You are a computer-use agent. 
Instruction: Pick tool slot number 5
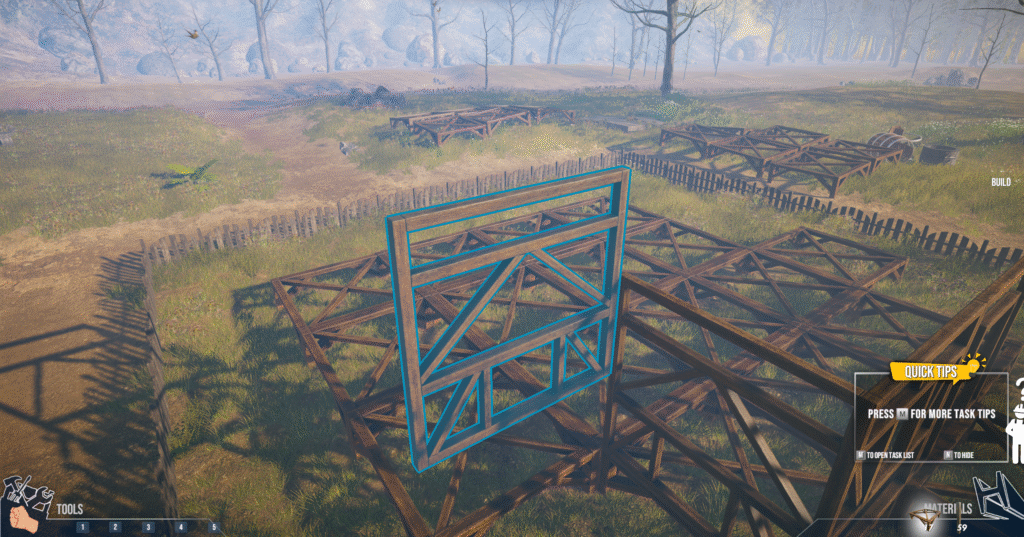pos(213,526)
